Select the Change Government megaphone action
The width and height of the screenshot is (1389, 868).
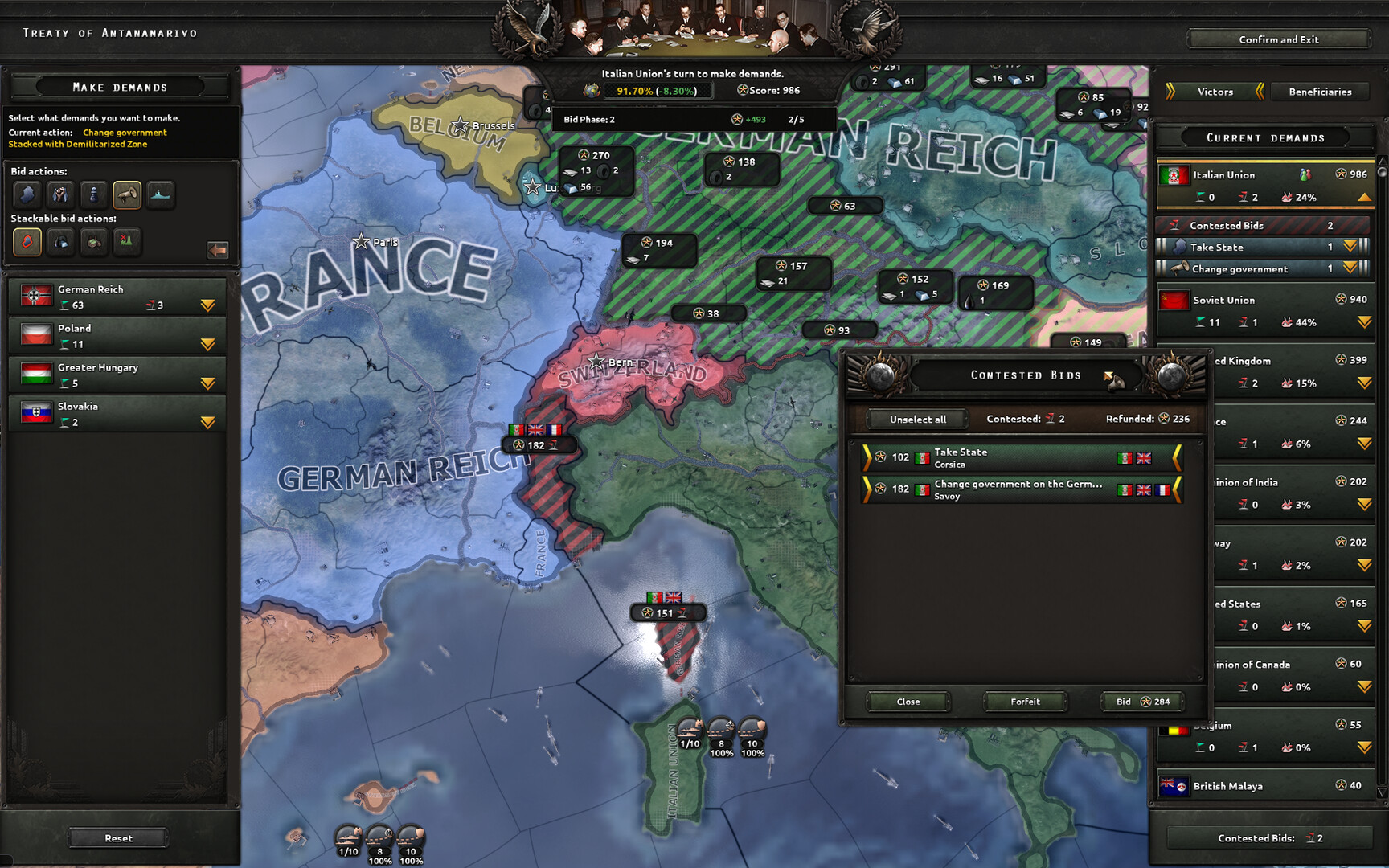128,194
